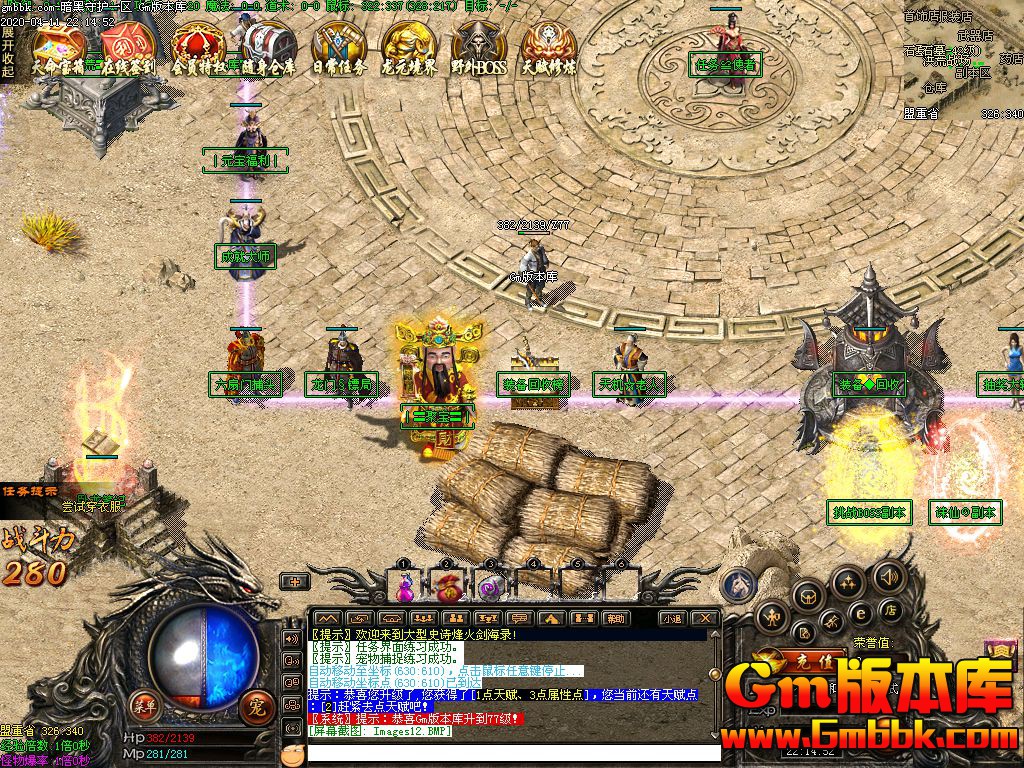
Task: Open the 天赋修炼 talent icon
Action: tap(549, 48)
